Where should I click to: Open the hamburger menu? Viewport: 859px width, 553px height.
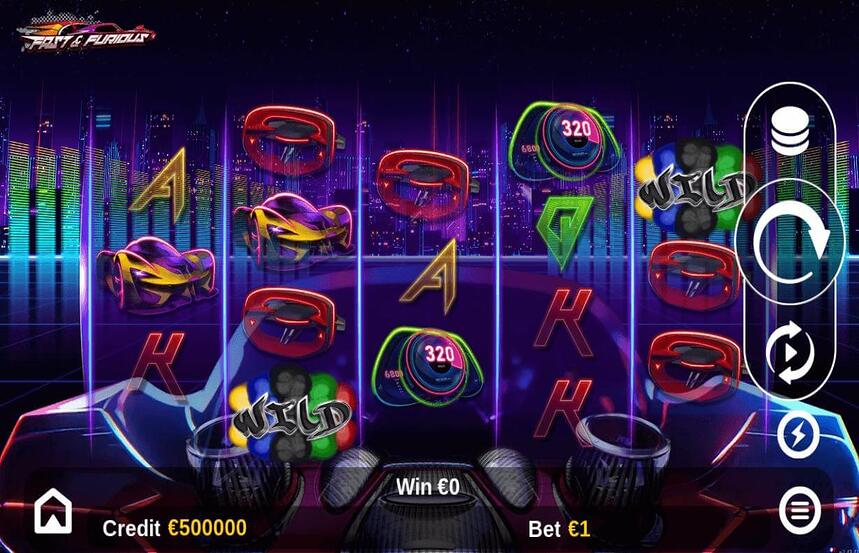click(799, 511)
